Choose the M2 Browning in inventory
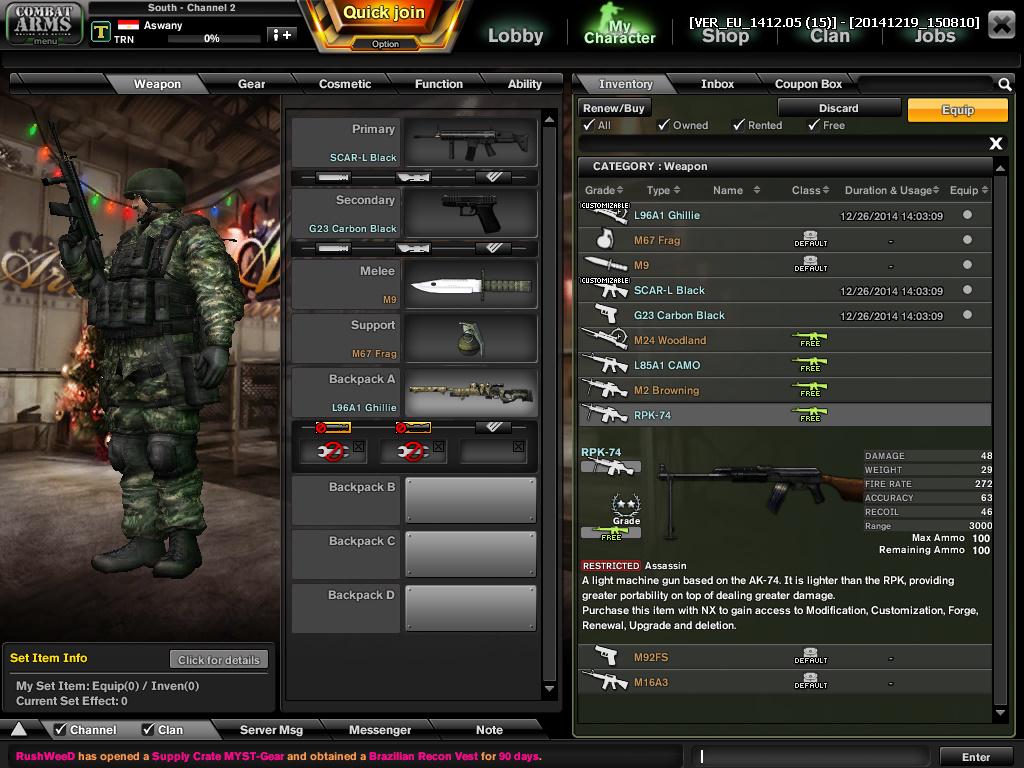 [x=666, y=390]
